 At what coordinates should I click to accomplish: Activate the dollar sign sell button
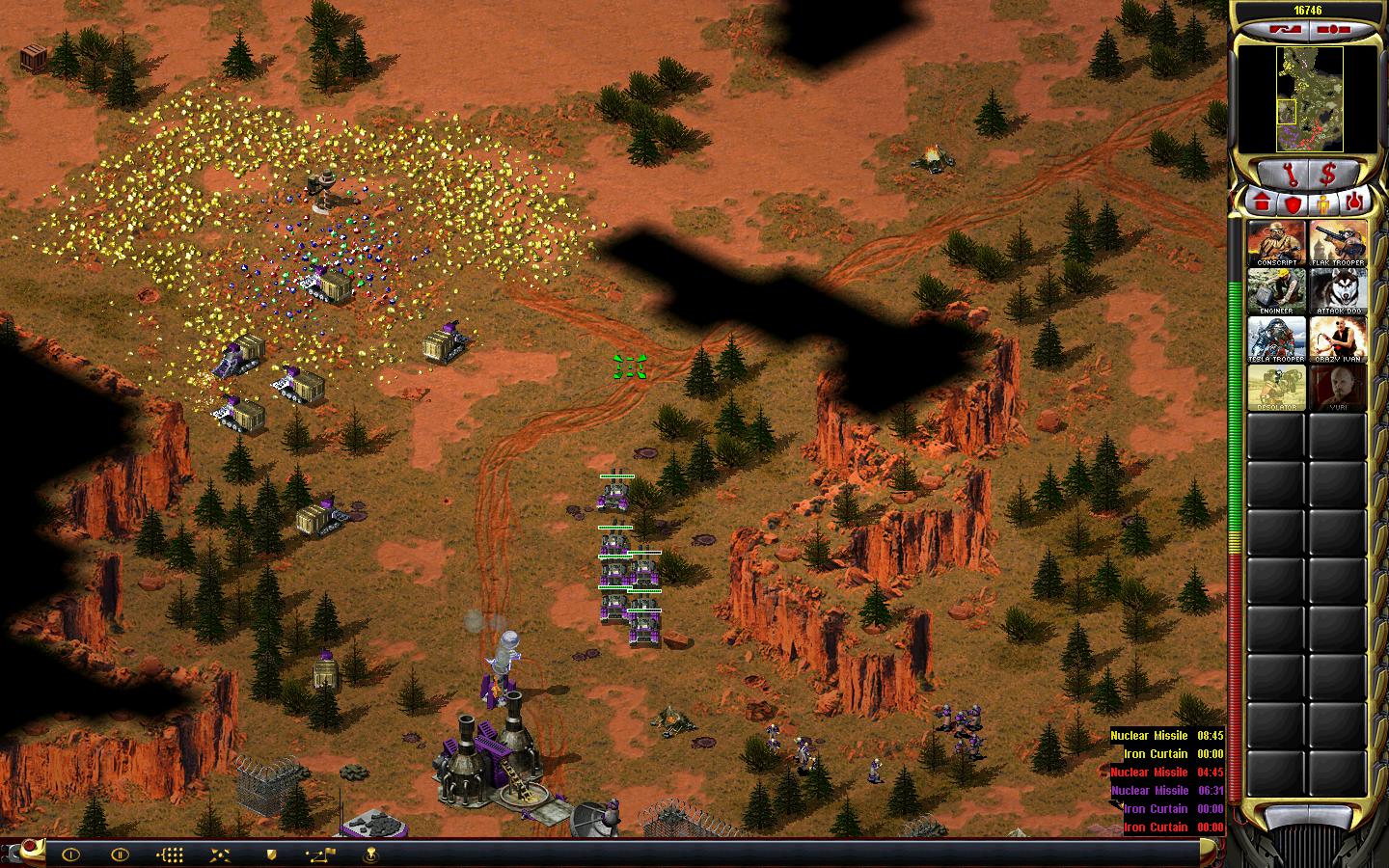[1328, 175]
